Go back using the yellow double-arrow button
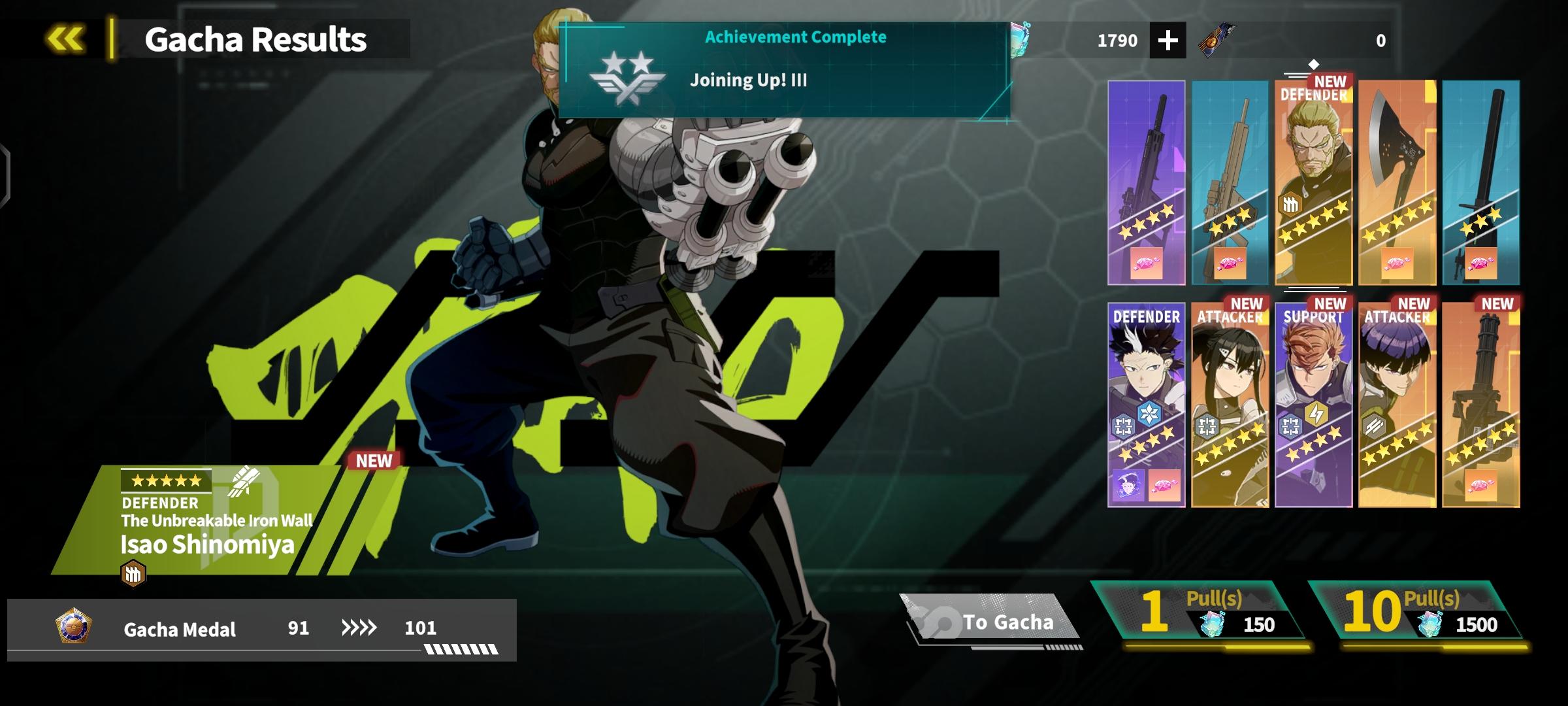Viewport: 1568px width, 706px height. coord(65,39)
